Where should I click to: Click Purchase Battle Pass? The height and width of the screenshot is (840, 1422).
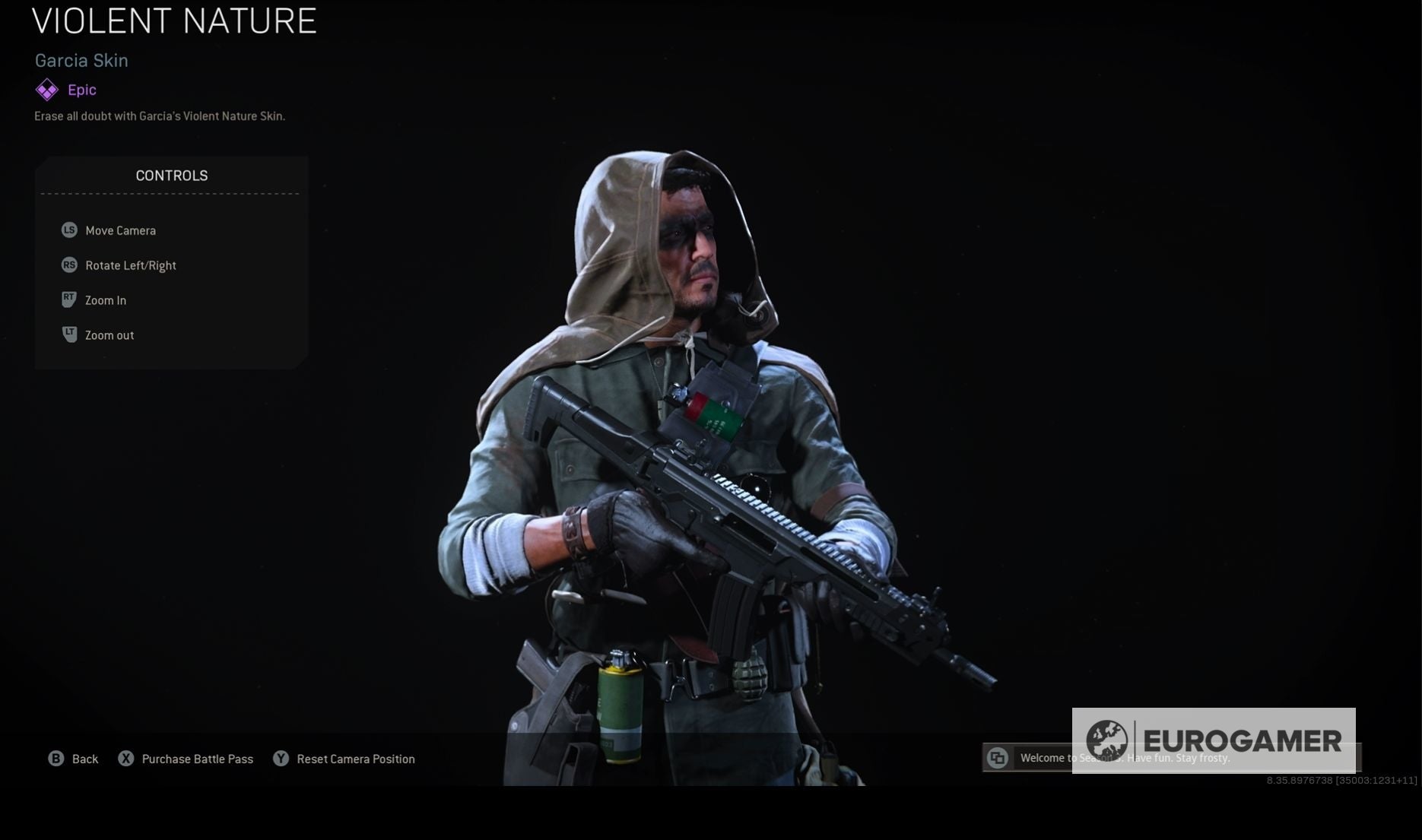[x=197, y=759]
